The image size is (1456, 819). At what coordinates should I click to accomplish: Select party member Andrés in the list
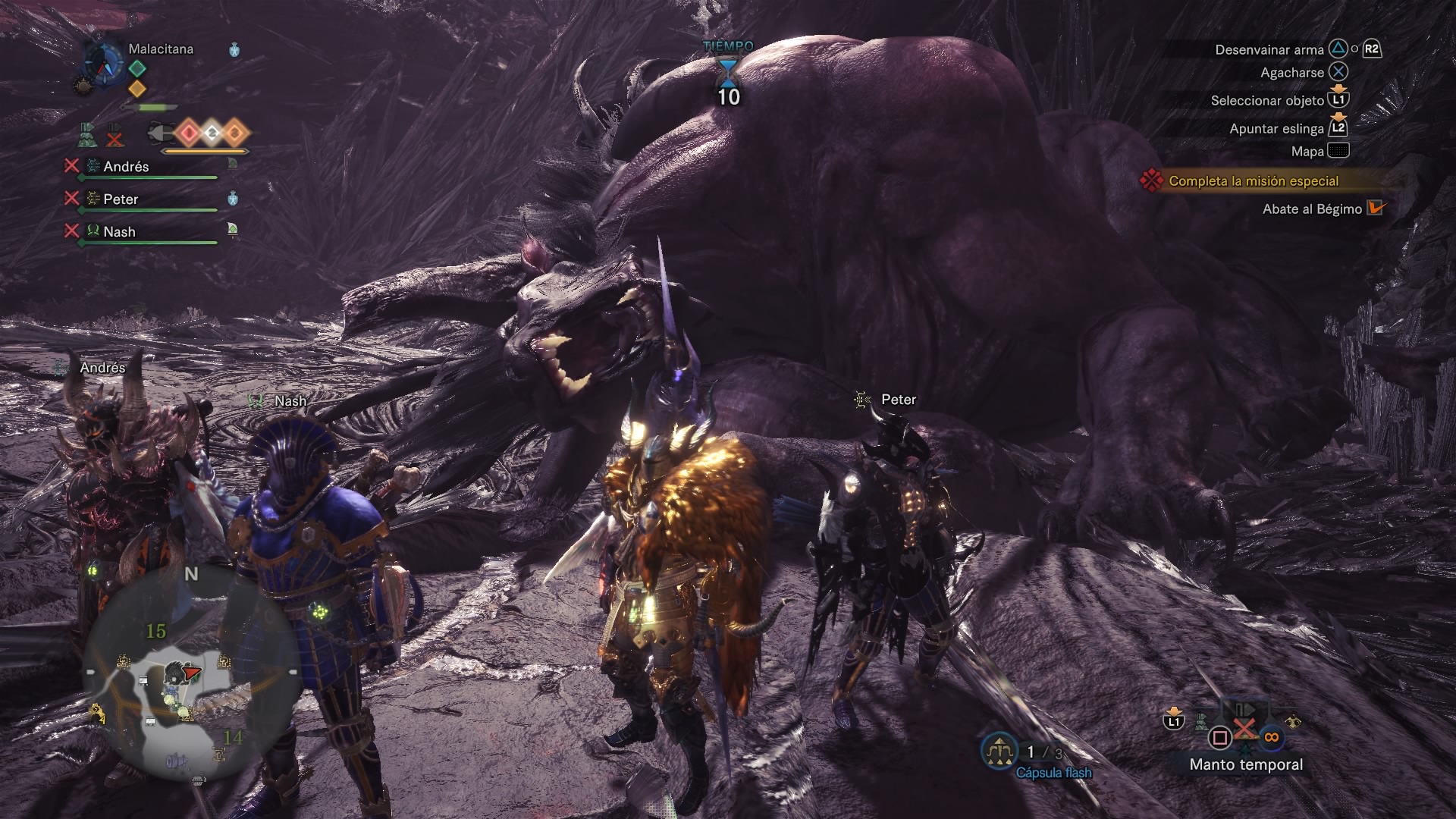coord(126,167)
